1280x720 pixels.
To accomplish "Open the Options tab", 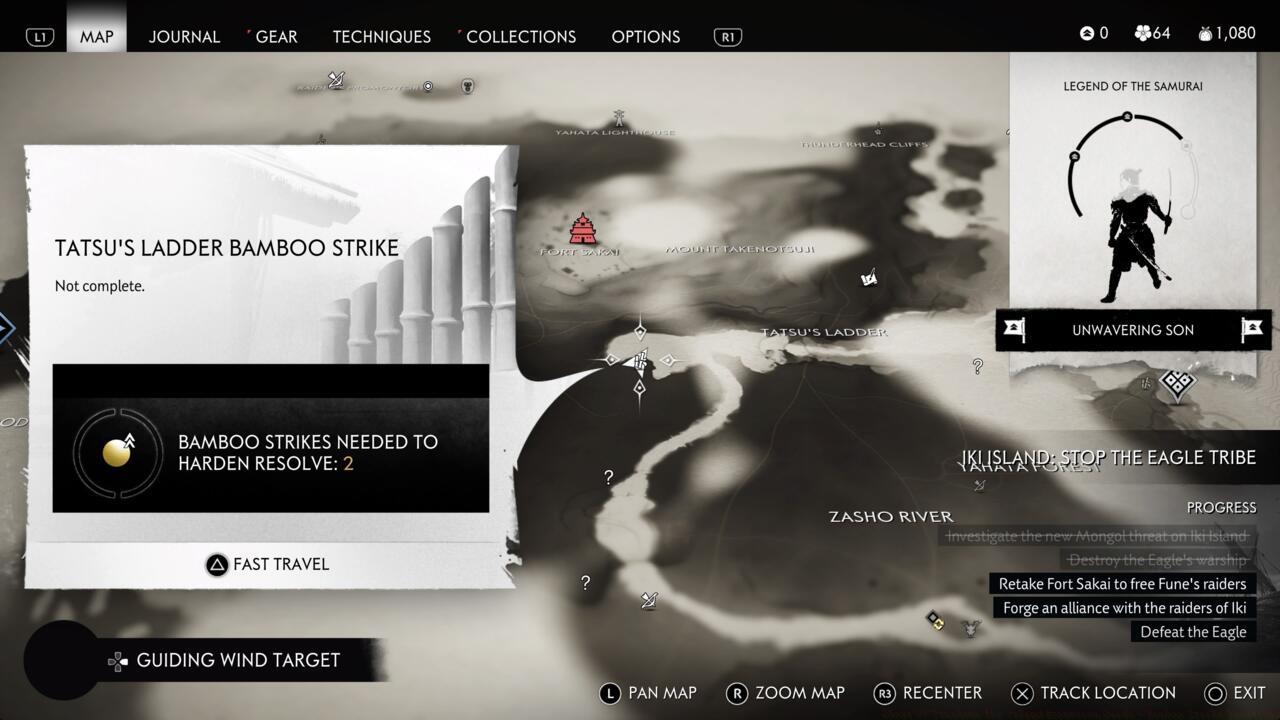I will [645, 36].
